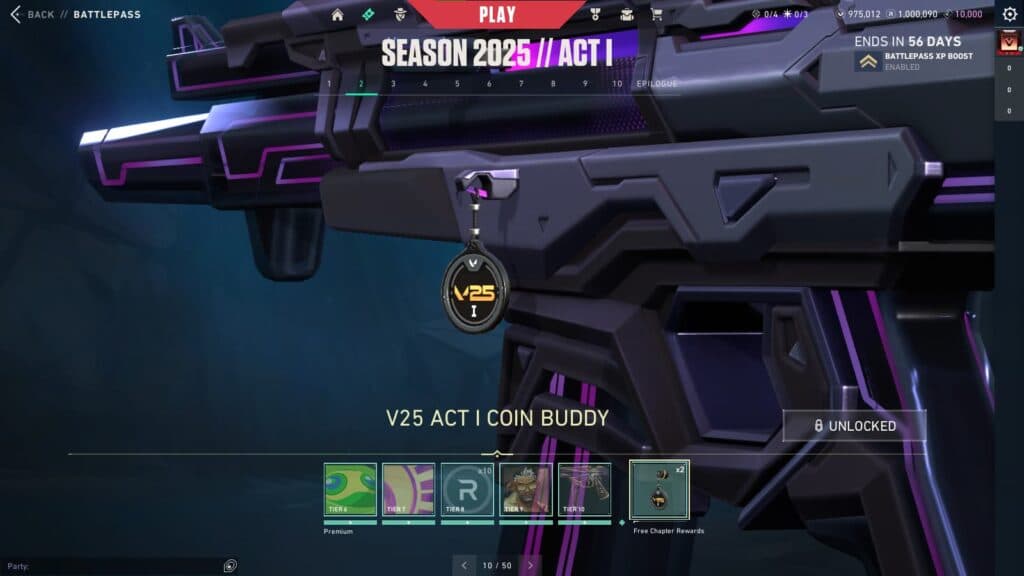The height and width of the screenshot is (576, 1024).
Task: Select the Tier 8 Radianite reward
Action: (x=467, y=489)
